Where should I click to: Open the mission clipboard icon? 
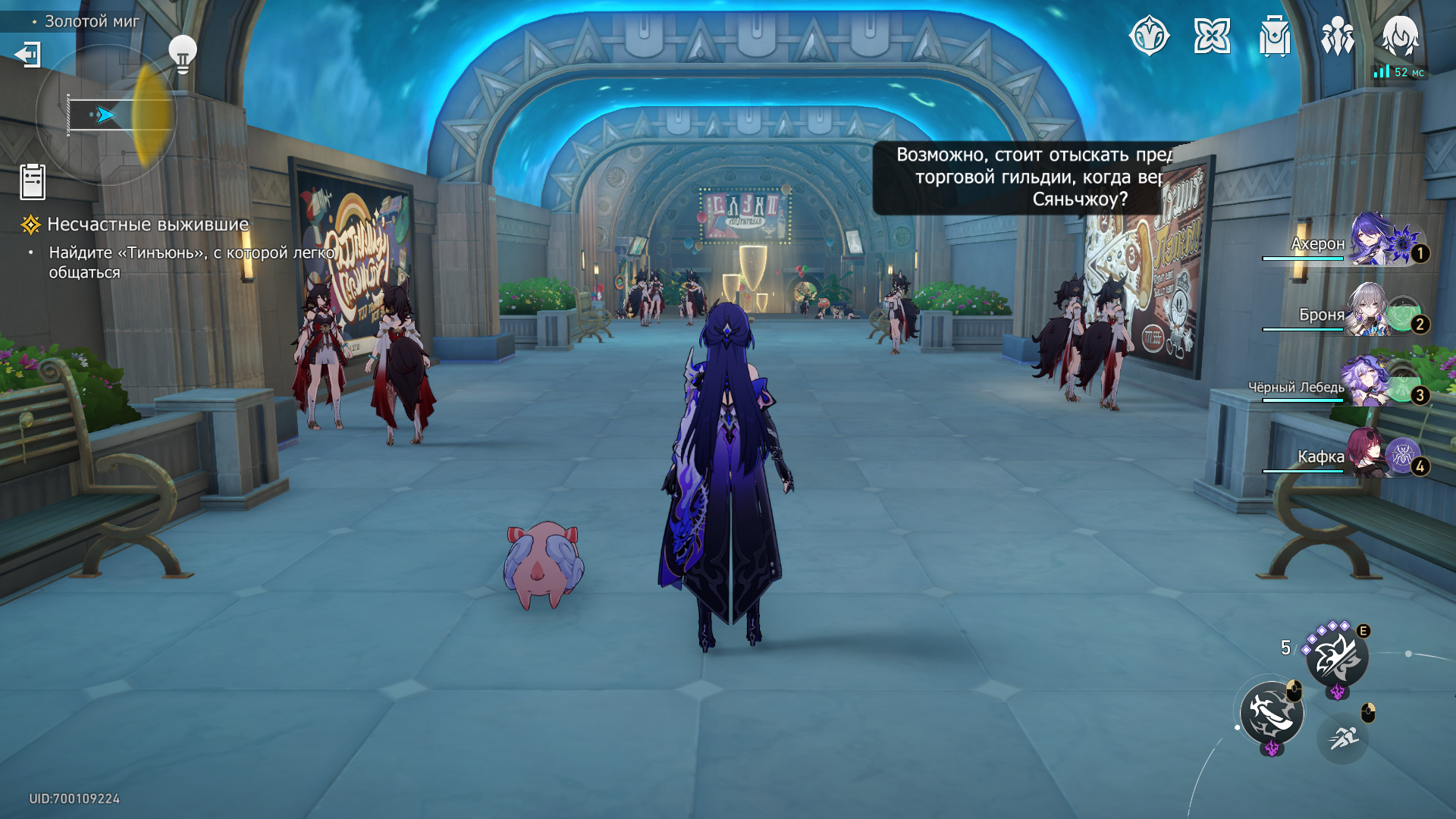(33, 182)
